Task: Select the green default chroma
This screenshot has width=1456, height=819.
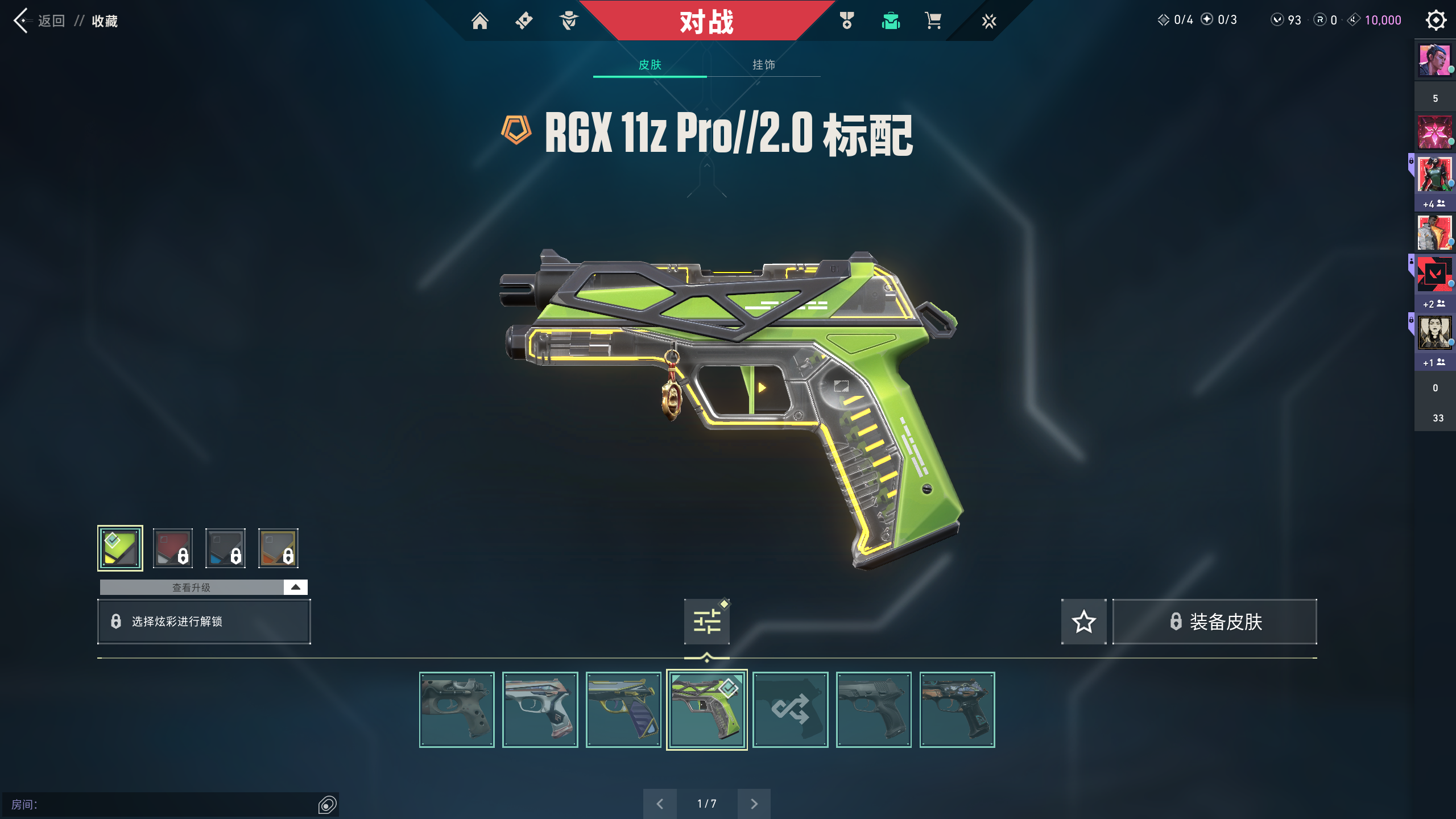Action: 120,548
